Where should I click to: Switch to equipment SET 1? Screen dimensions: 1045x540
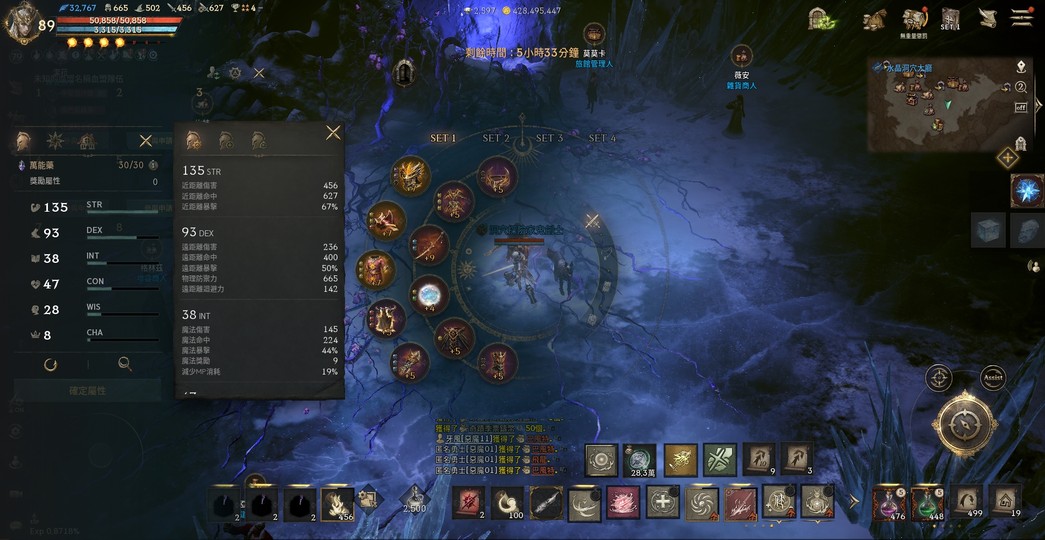coord(443,138)
